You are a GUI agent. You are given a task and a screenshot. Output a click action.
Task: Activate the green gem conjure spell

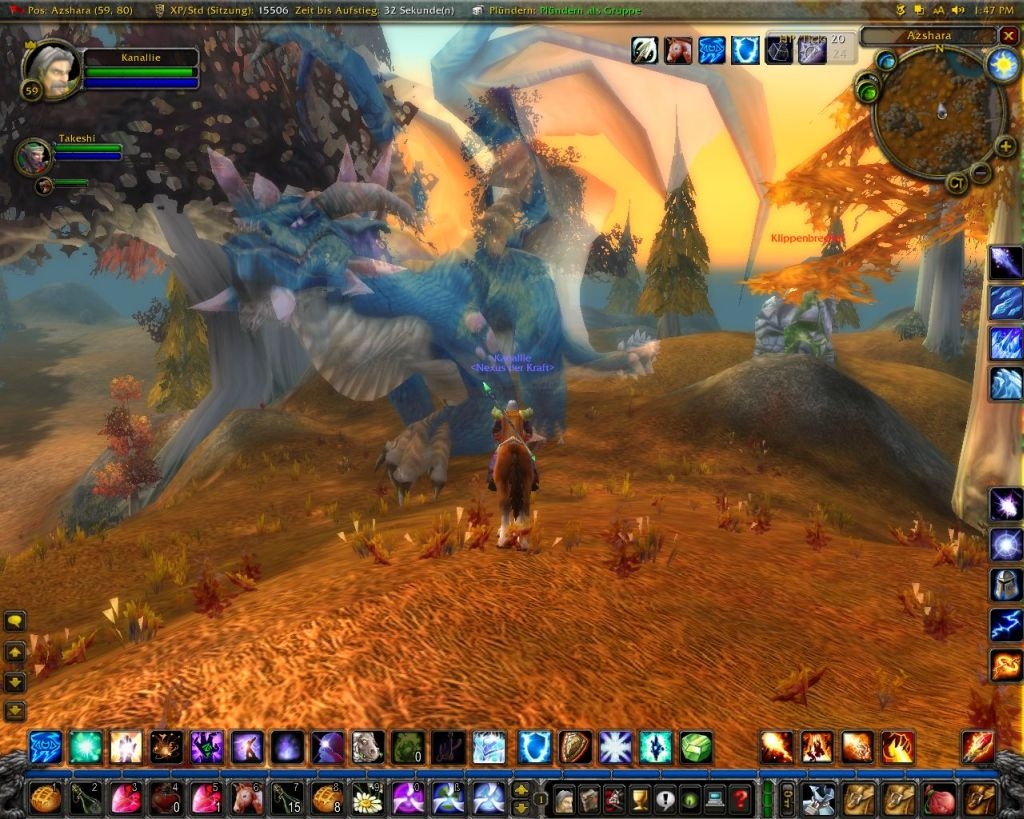click(696, 747)
